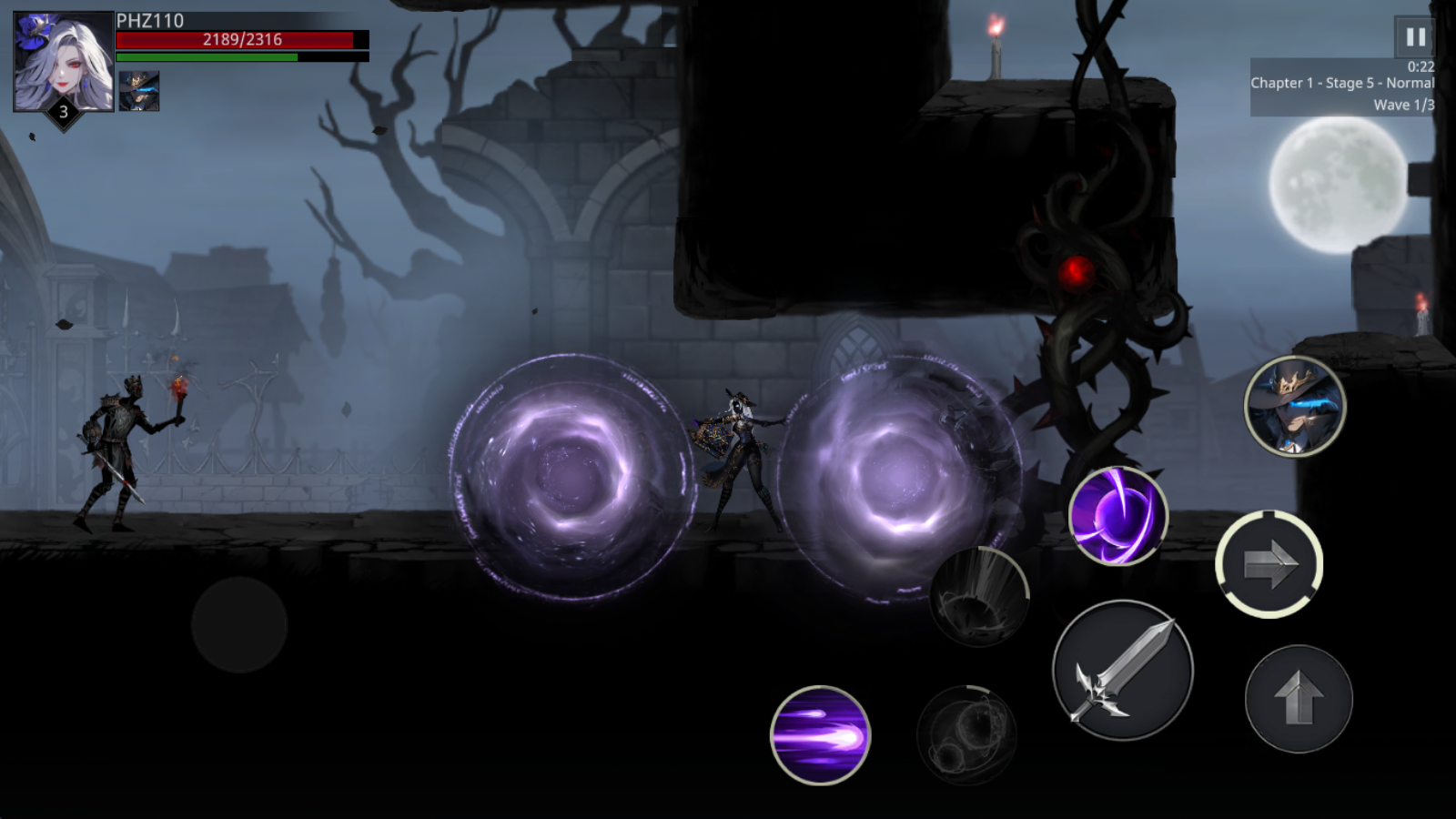Viewport: 1456px width, 819px height.
Task: Tap the up-arrow jump button
Action: tap(1299, 699)
